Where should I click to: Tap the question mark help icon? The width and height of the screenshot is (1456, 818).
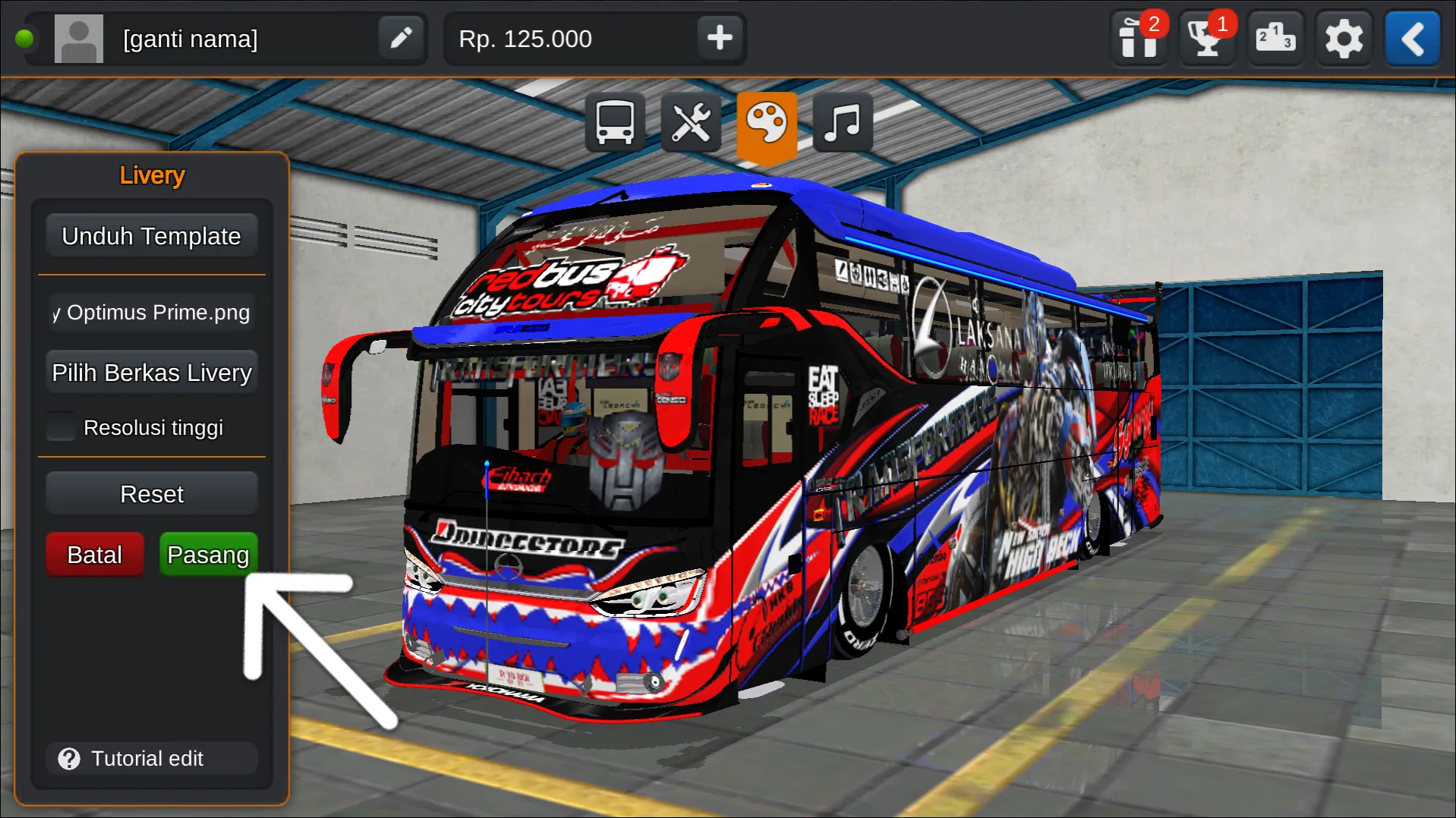tap(69, 758)
